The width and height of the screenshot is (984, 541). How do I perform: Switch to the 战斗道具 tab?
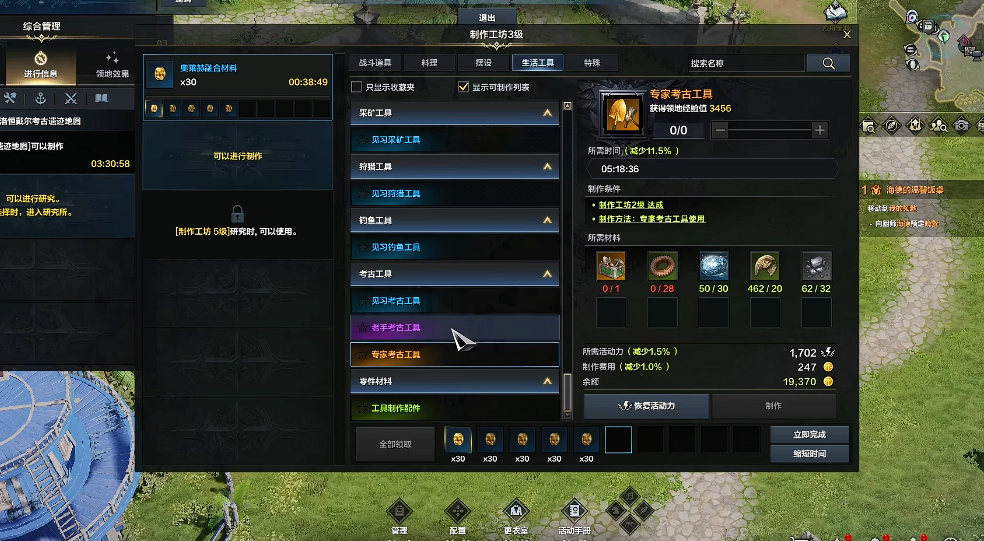[375, 63]
